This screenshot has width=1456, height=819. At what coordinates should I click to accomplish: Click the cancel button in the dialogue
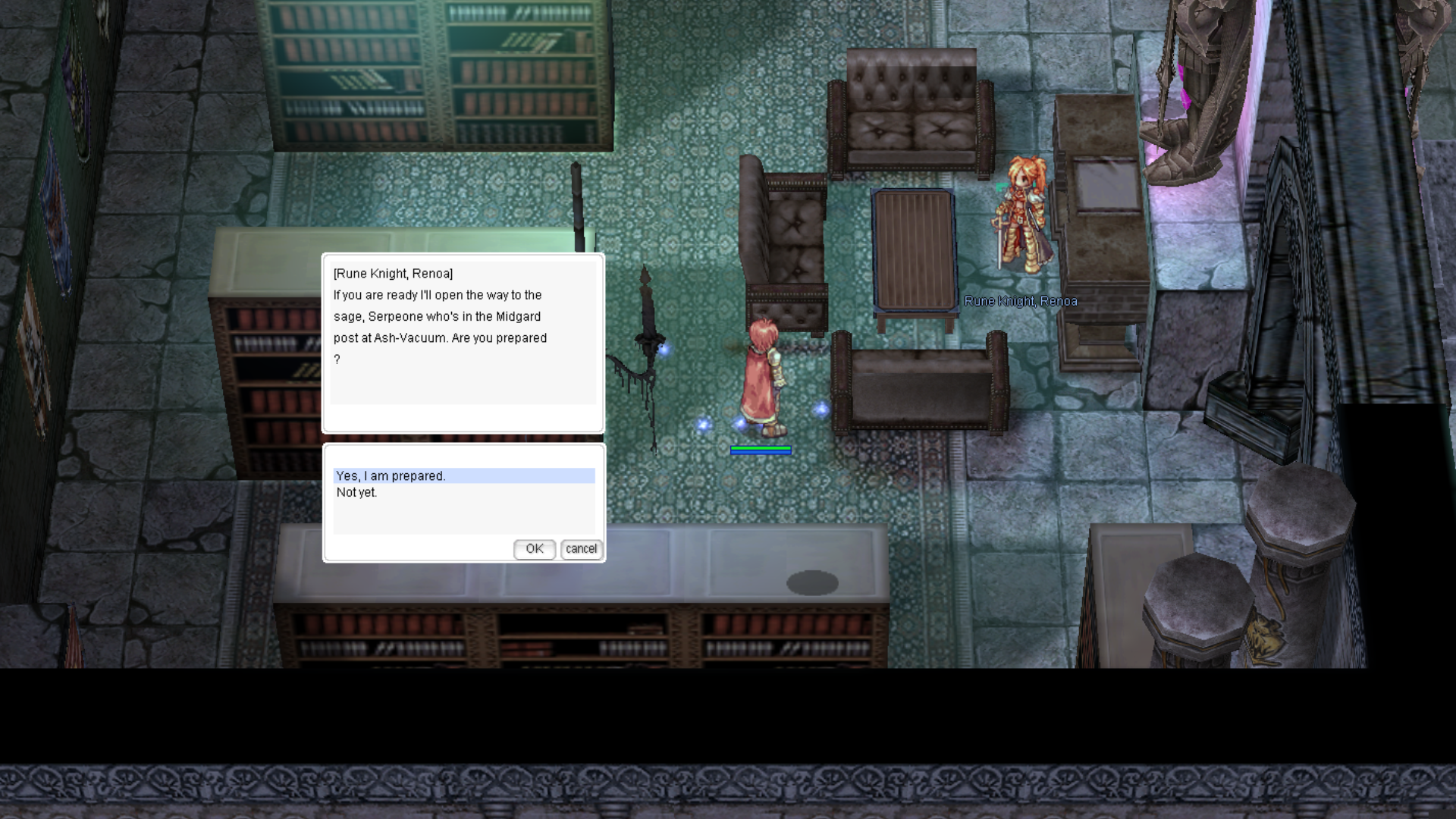click(582, 548)
